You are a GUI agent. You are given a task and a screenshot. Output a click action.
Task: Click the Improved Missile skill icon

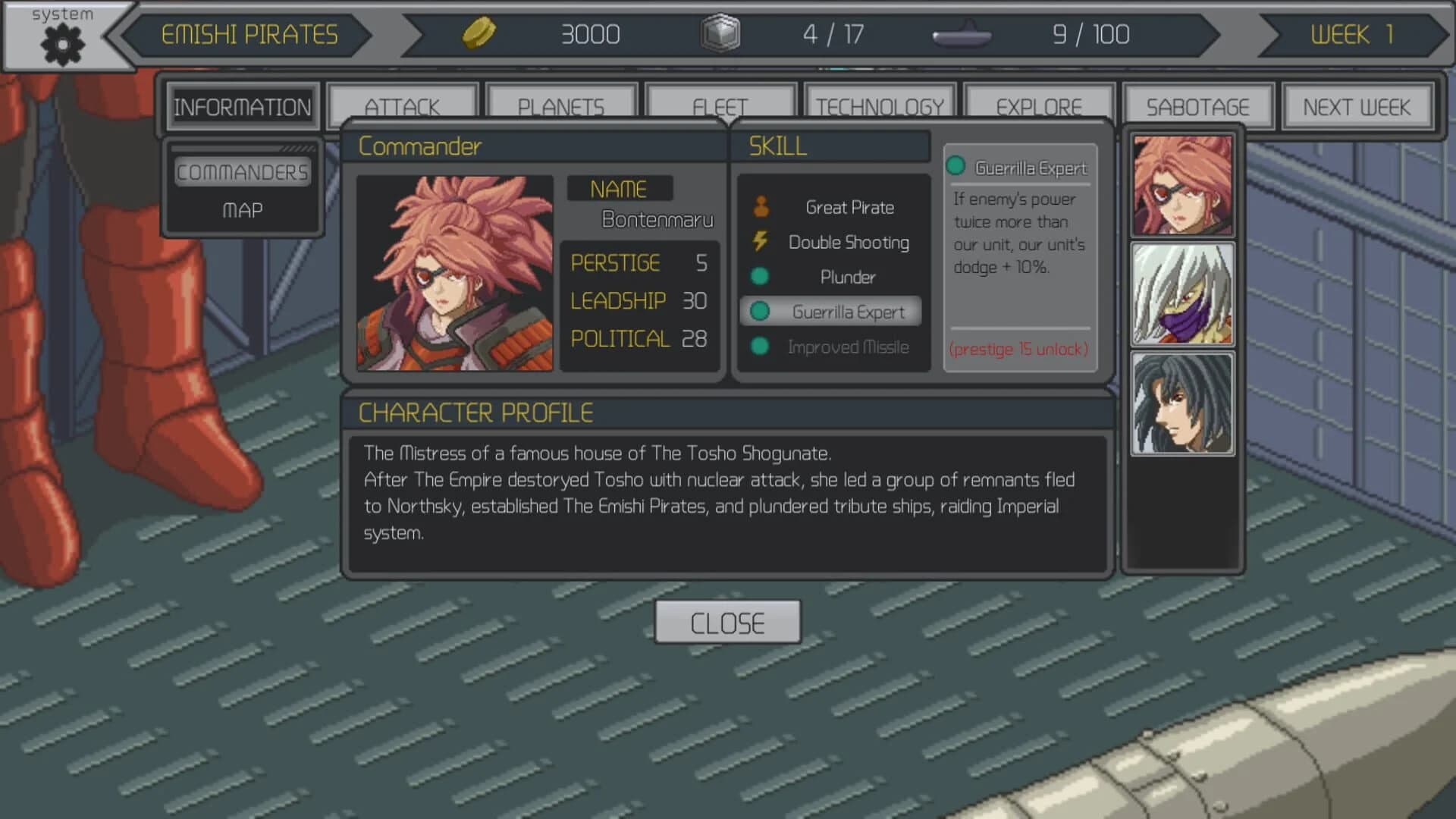click(760, 347)
